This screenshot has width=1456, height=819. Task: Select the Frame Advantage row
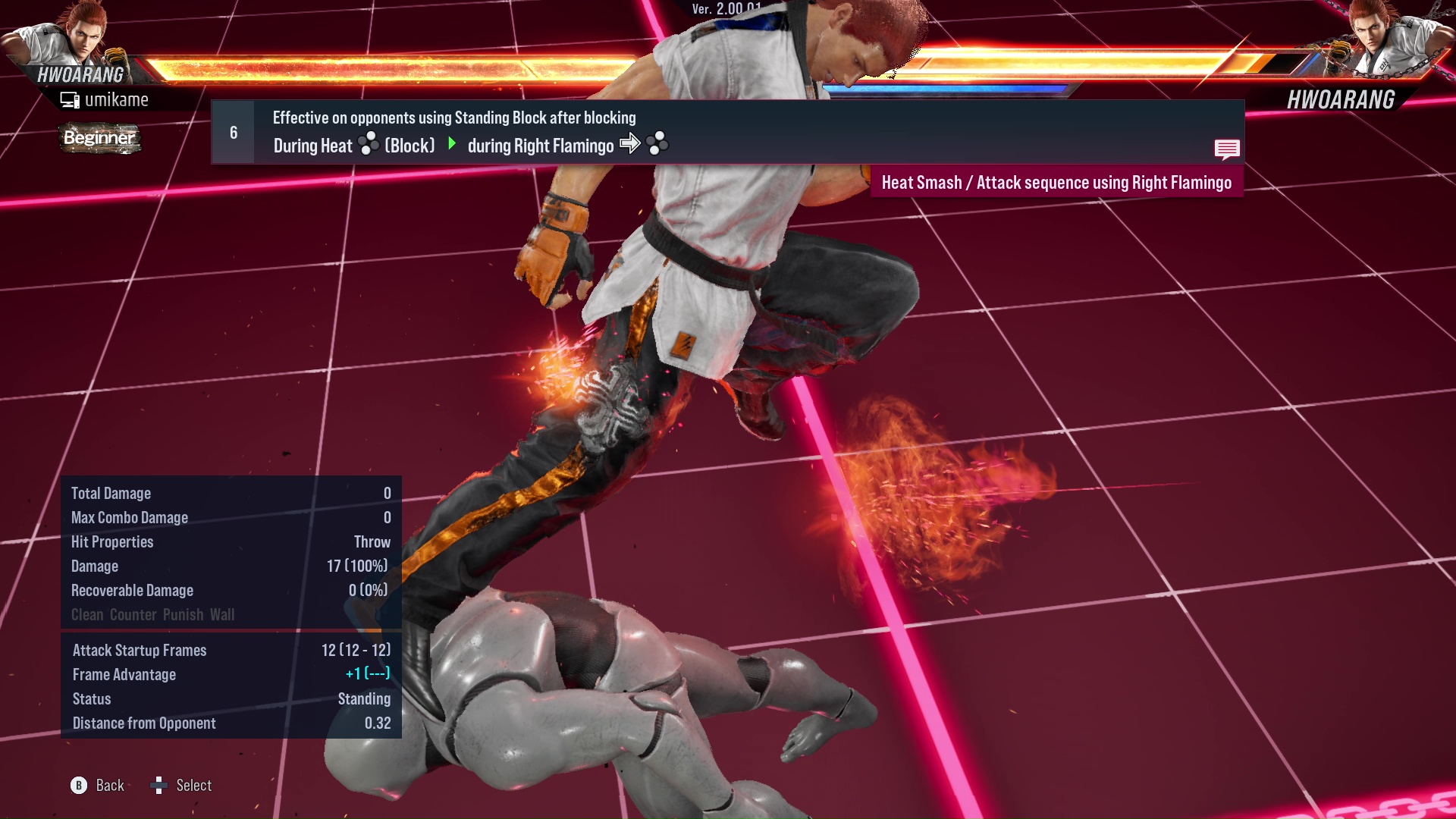(x=124, y=674)
